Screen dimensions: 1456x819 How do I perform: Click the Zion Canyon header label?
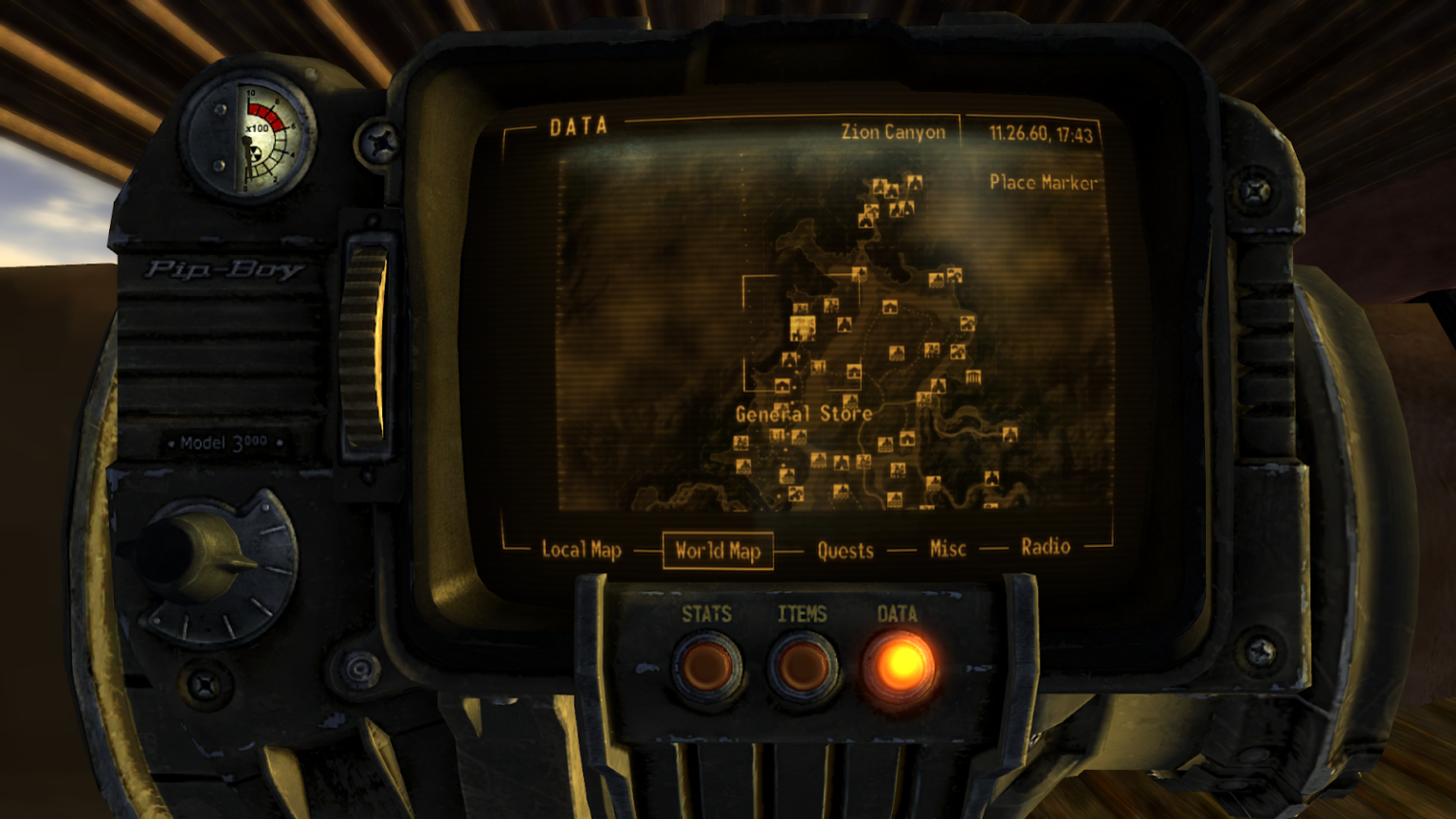point(892,132)
